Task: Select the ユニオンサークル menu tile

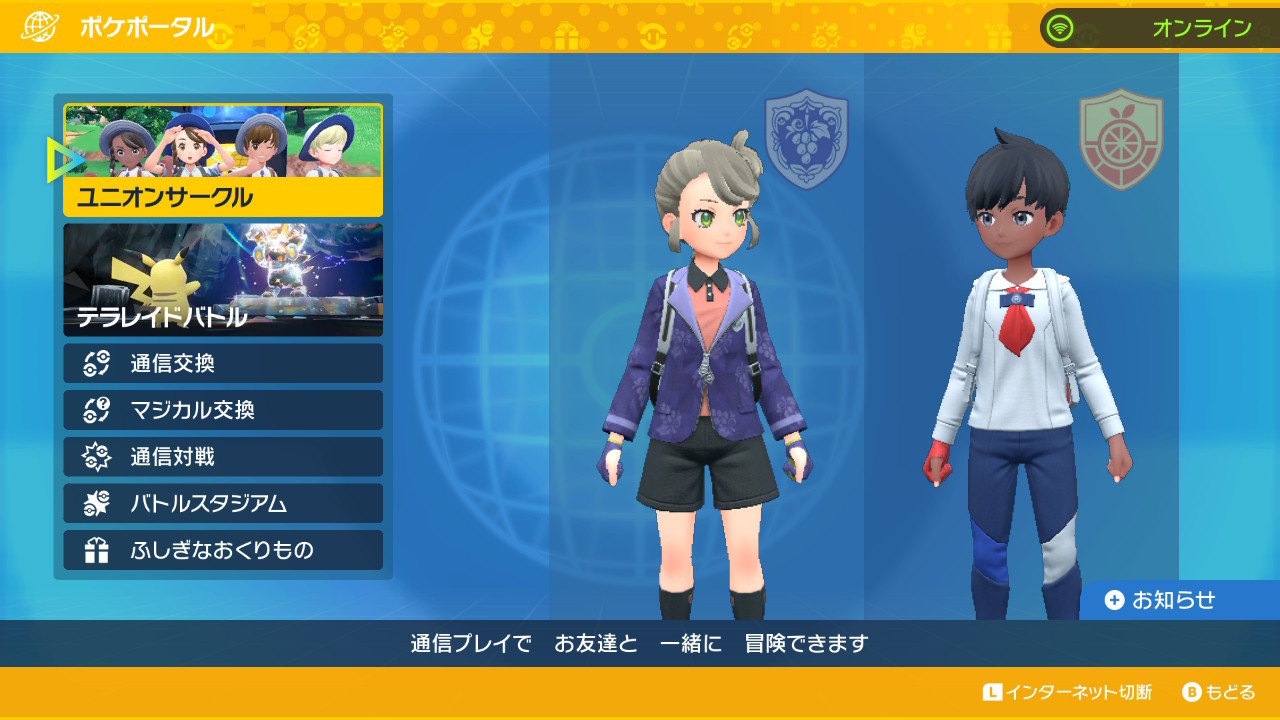Action: tap(223, 161)
